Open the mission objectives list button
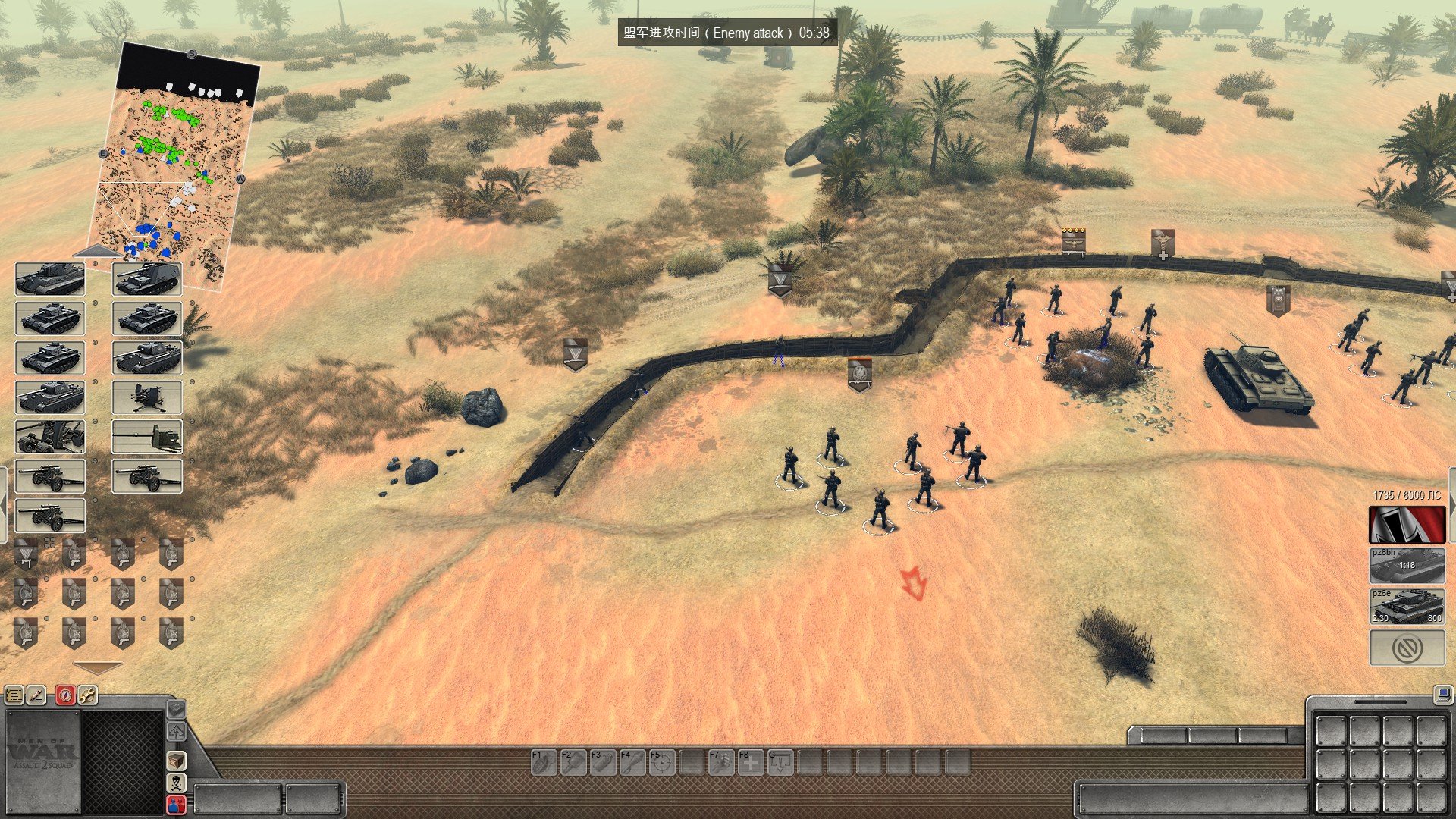Screen dimensions: 1456x819 [x=14, y=695]
